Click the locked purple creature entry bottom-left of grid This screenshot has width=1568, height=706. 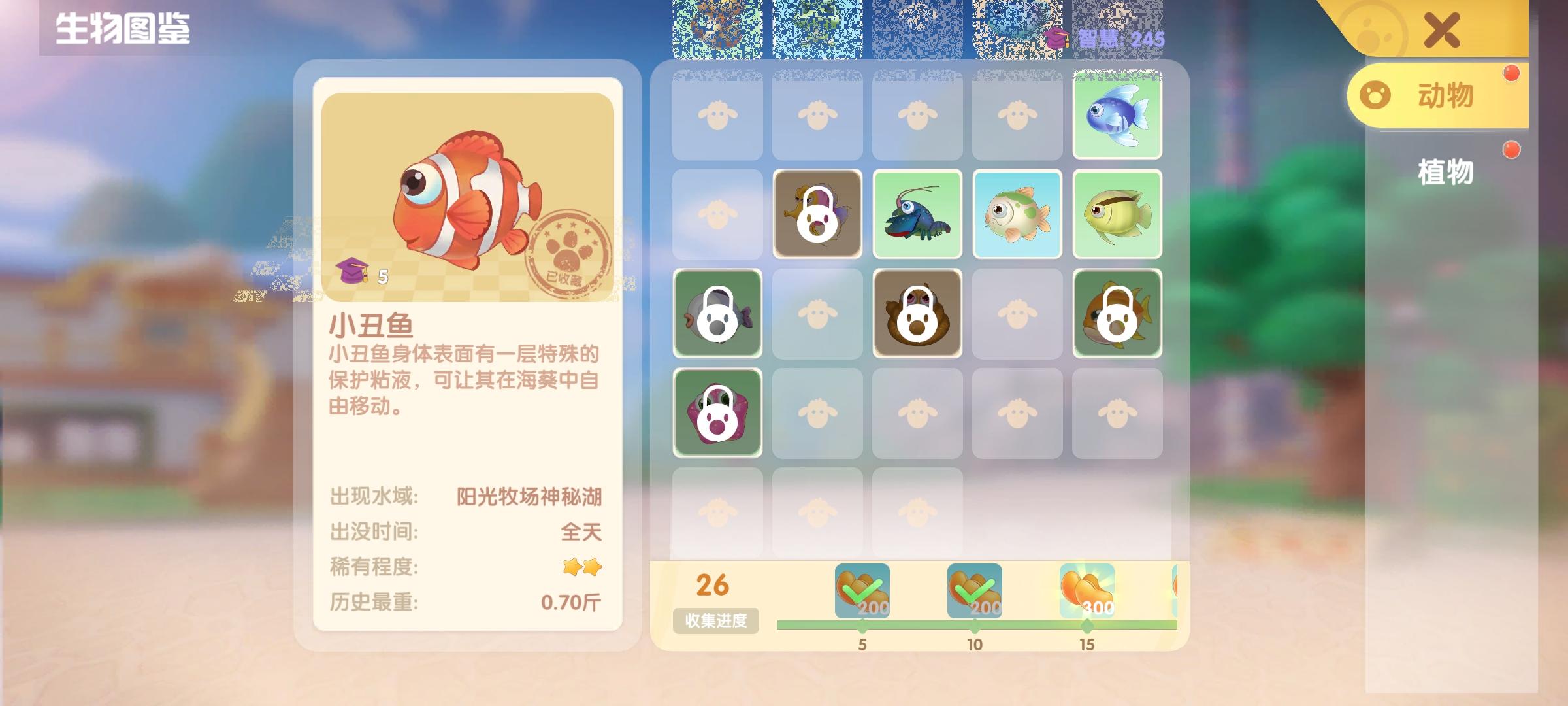(x=719, y=413)
